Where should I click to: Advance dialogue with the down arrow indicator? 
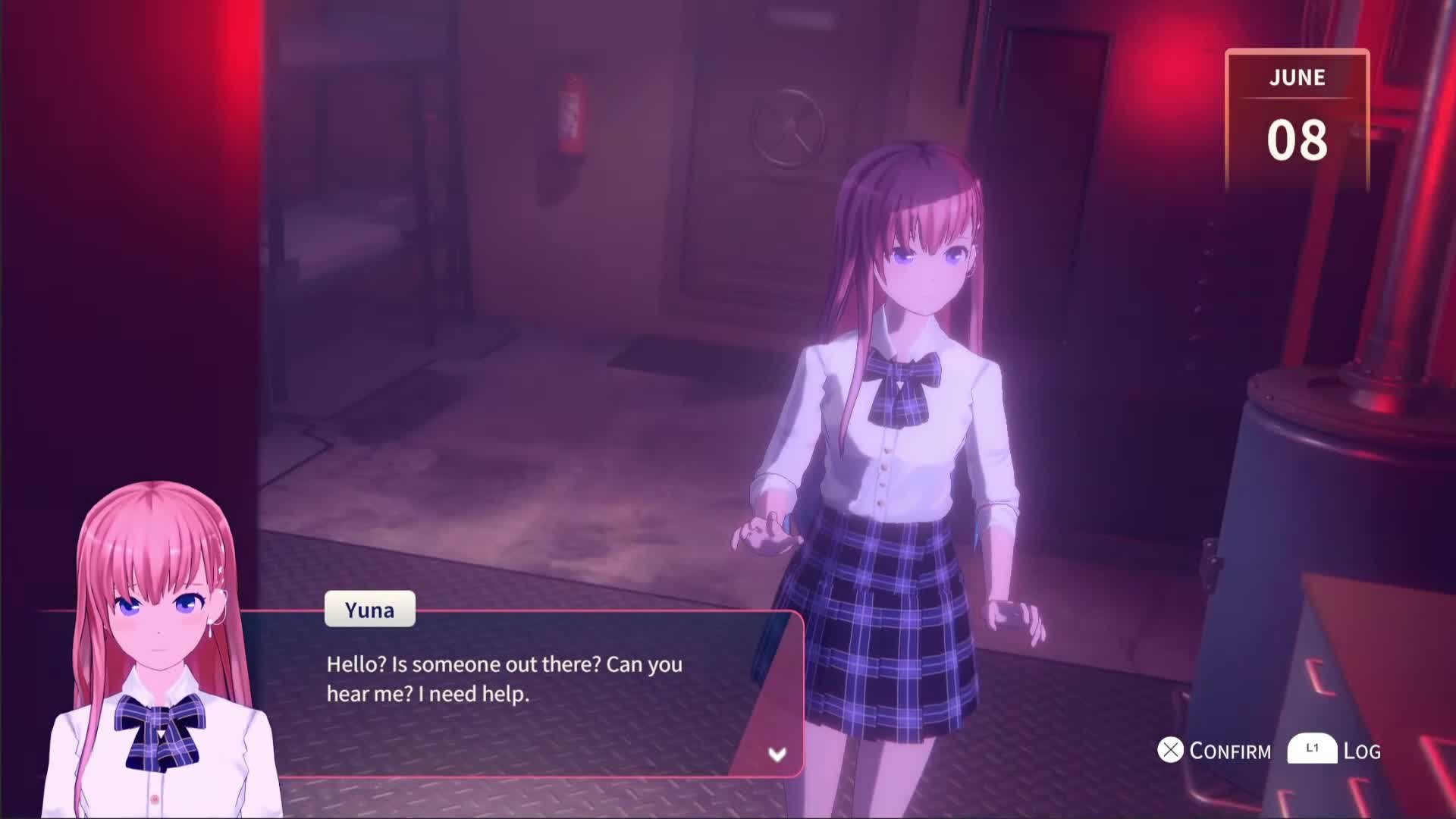click(x=777, y=754)
